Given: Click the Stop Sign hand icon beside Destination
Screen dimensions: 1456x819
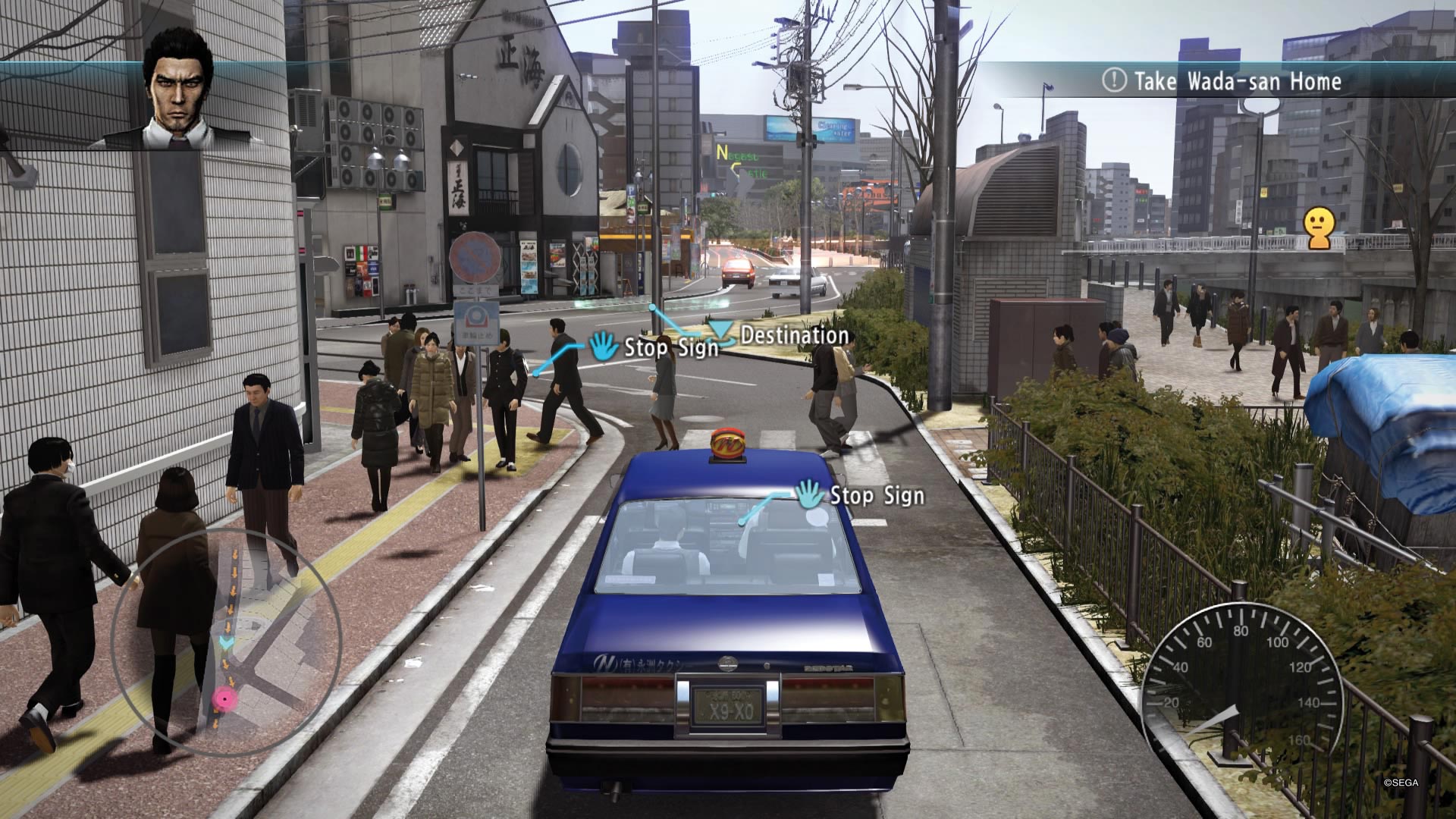Looking at the screenshot, I should pos(604,347).
